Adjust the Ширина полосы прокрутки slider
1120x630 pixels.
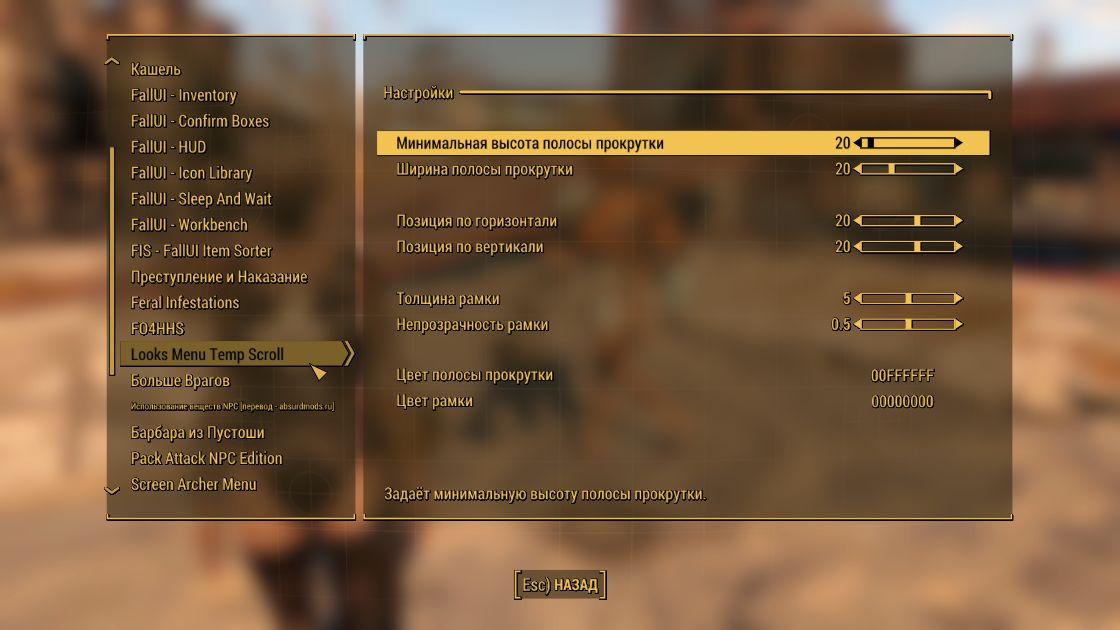(x=908, y=169)
